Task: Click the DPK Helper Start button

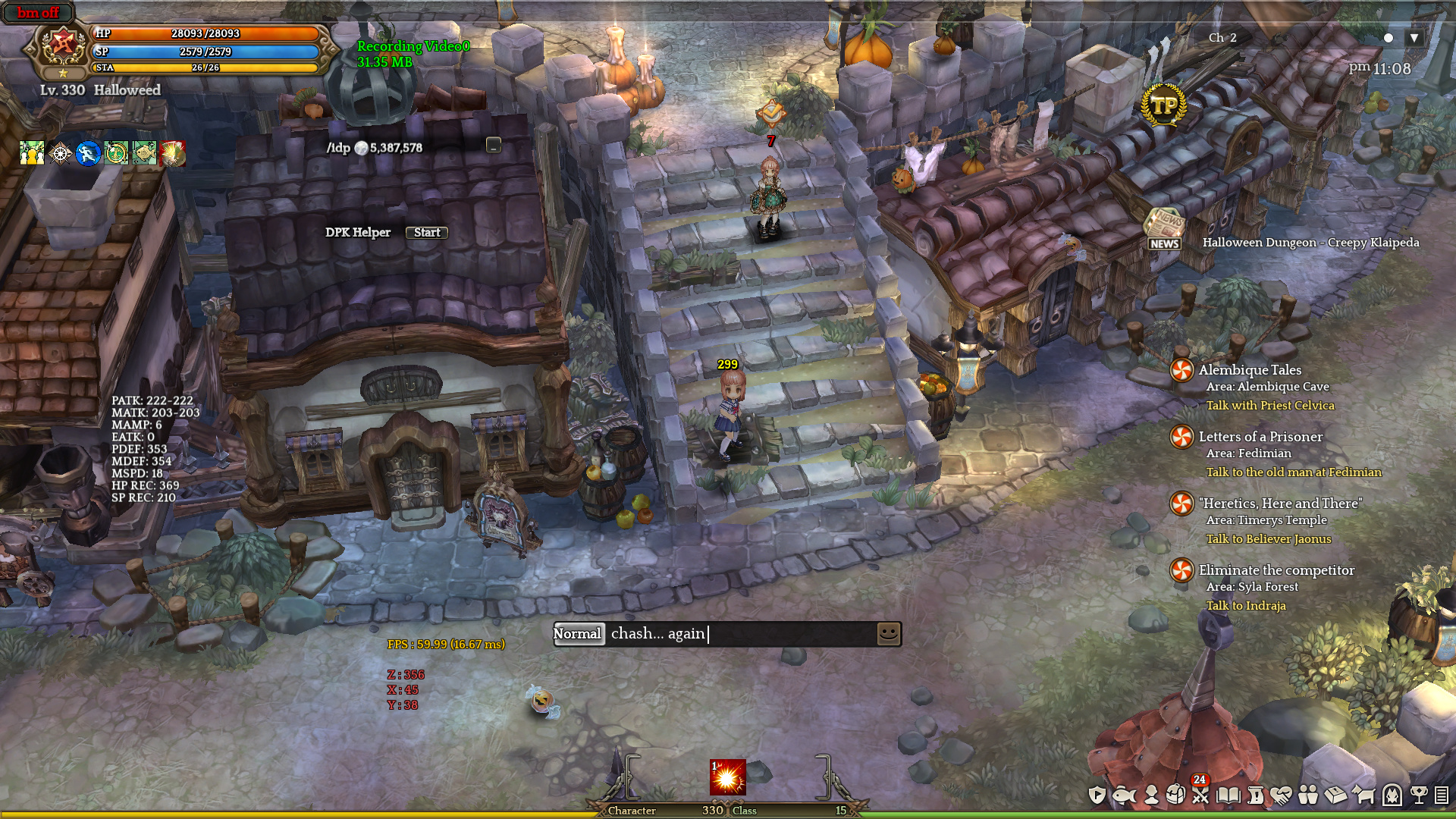Action: [x=426, y=233]
